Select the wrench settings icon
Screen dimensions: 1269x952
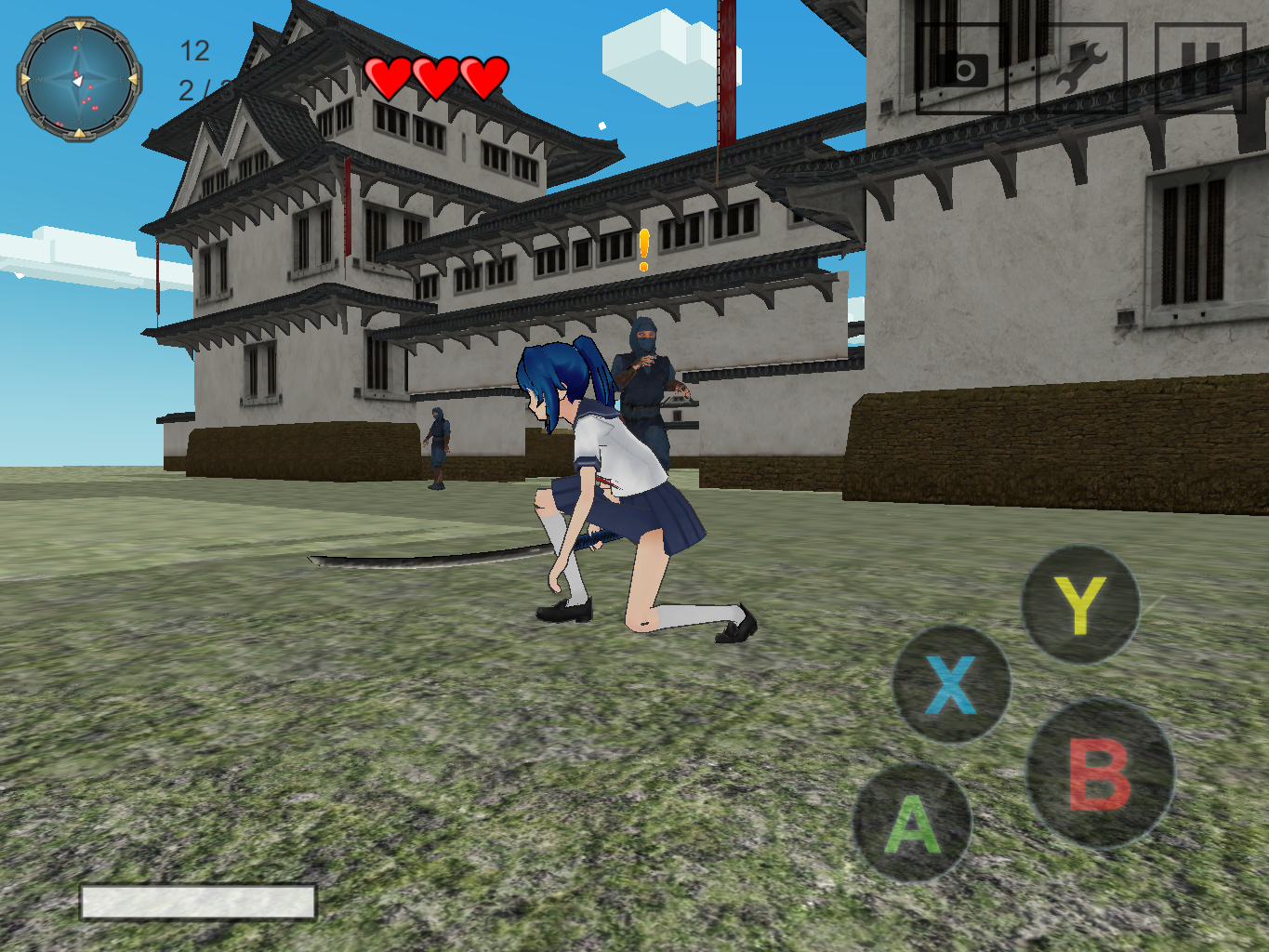pos(1083,63)
